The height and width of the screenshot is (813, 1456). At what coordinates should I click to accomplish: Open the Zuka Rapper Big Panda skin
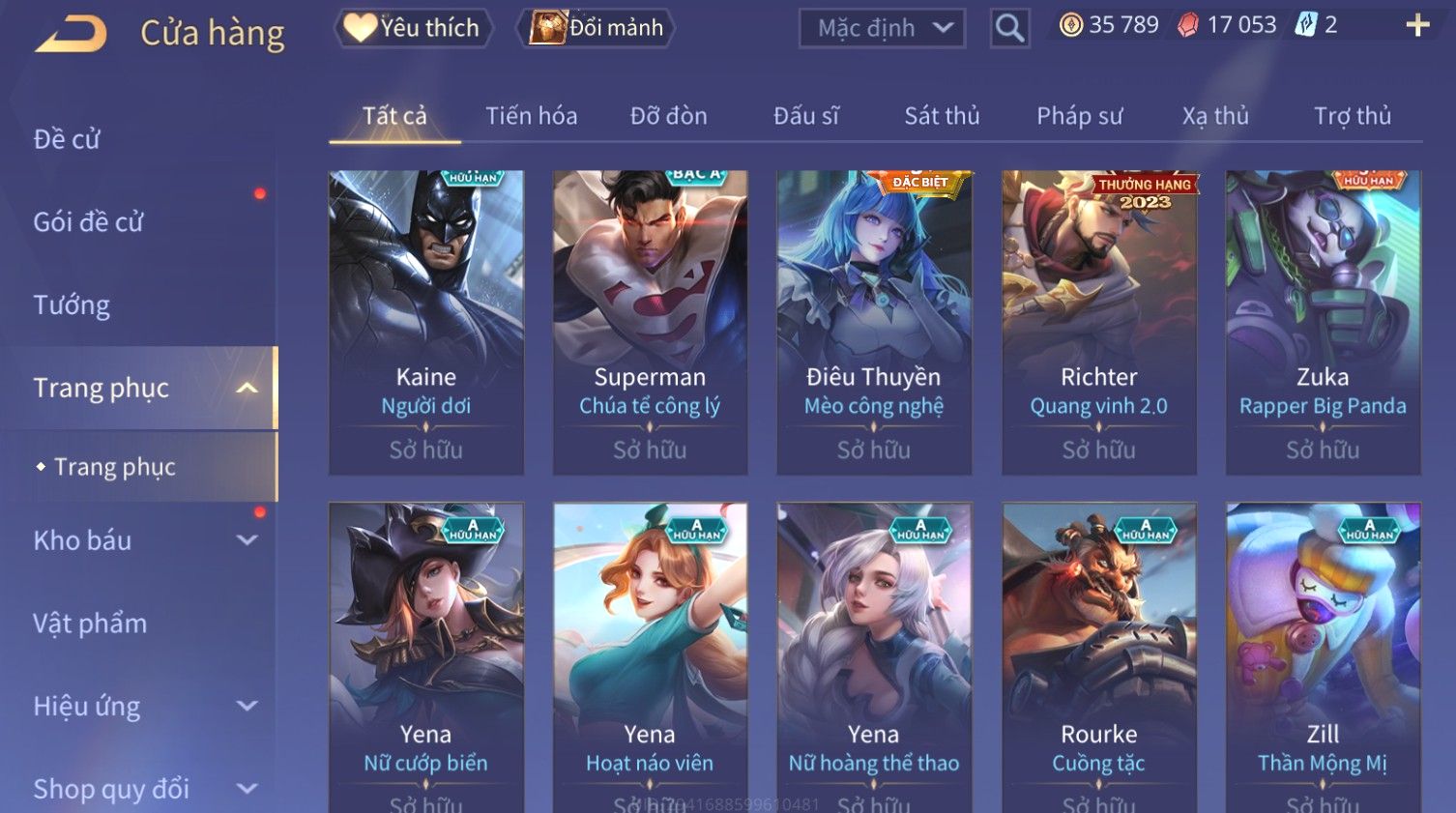click(x=1323, y=322)
